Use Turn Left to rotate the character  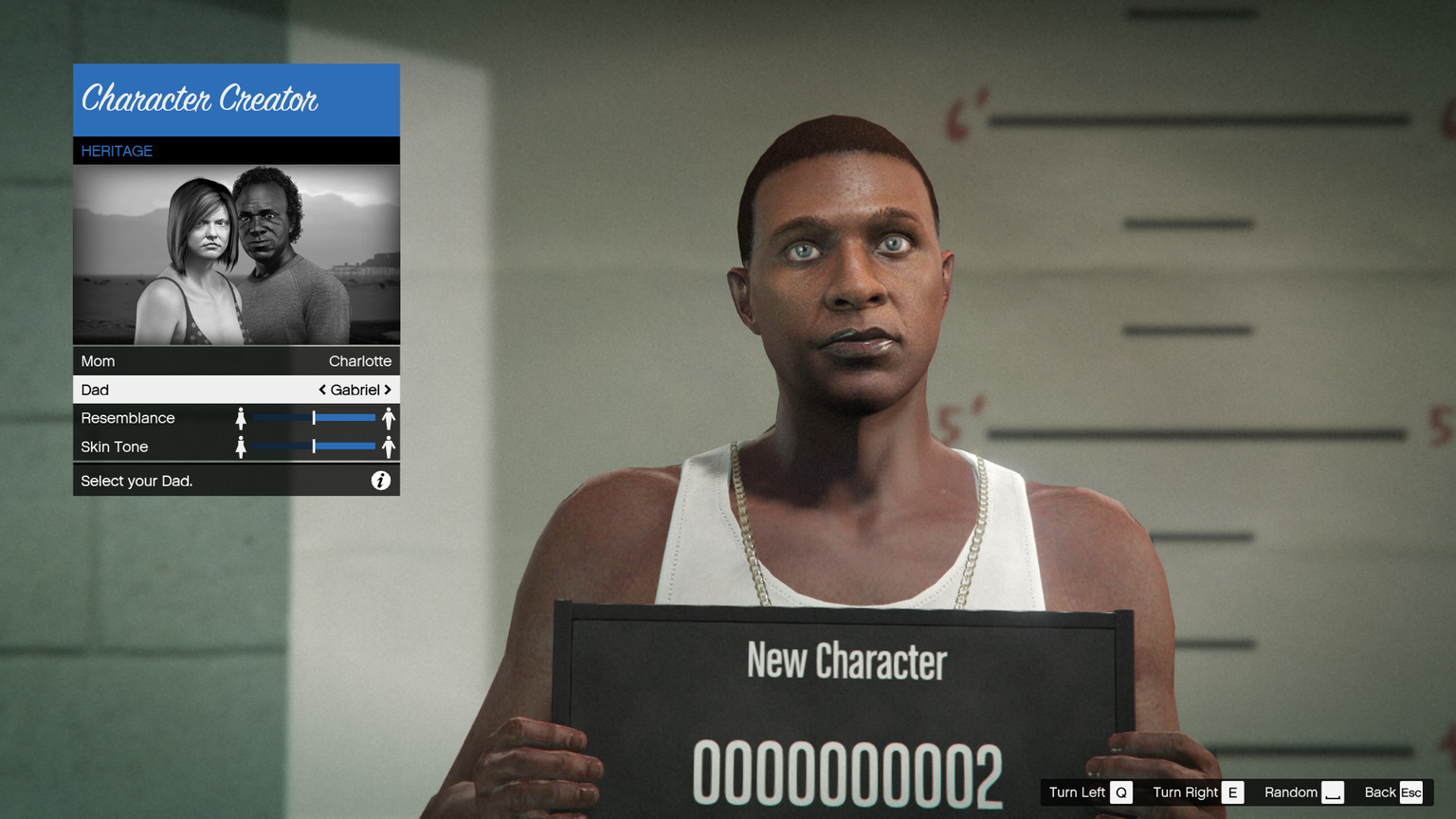pos(1089,792)
